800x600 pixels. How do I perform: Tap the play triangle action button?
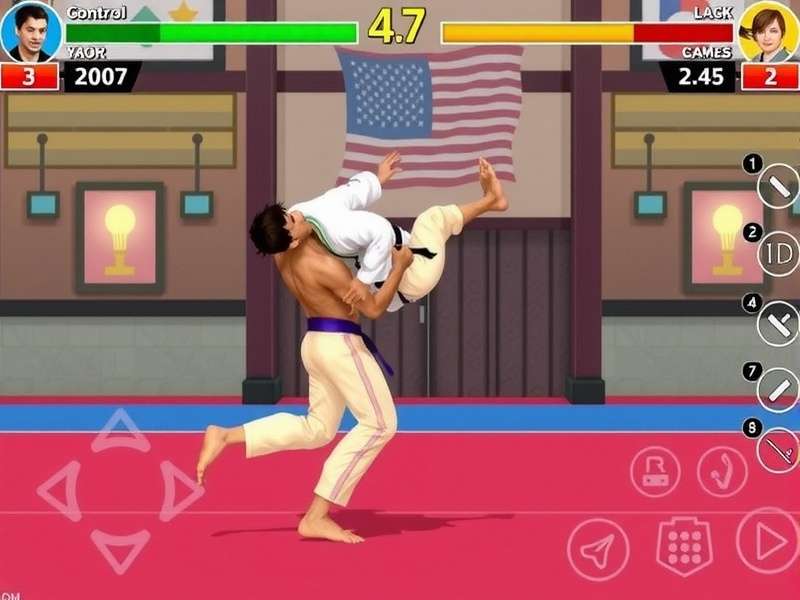[x=768, y=541]
